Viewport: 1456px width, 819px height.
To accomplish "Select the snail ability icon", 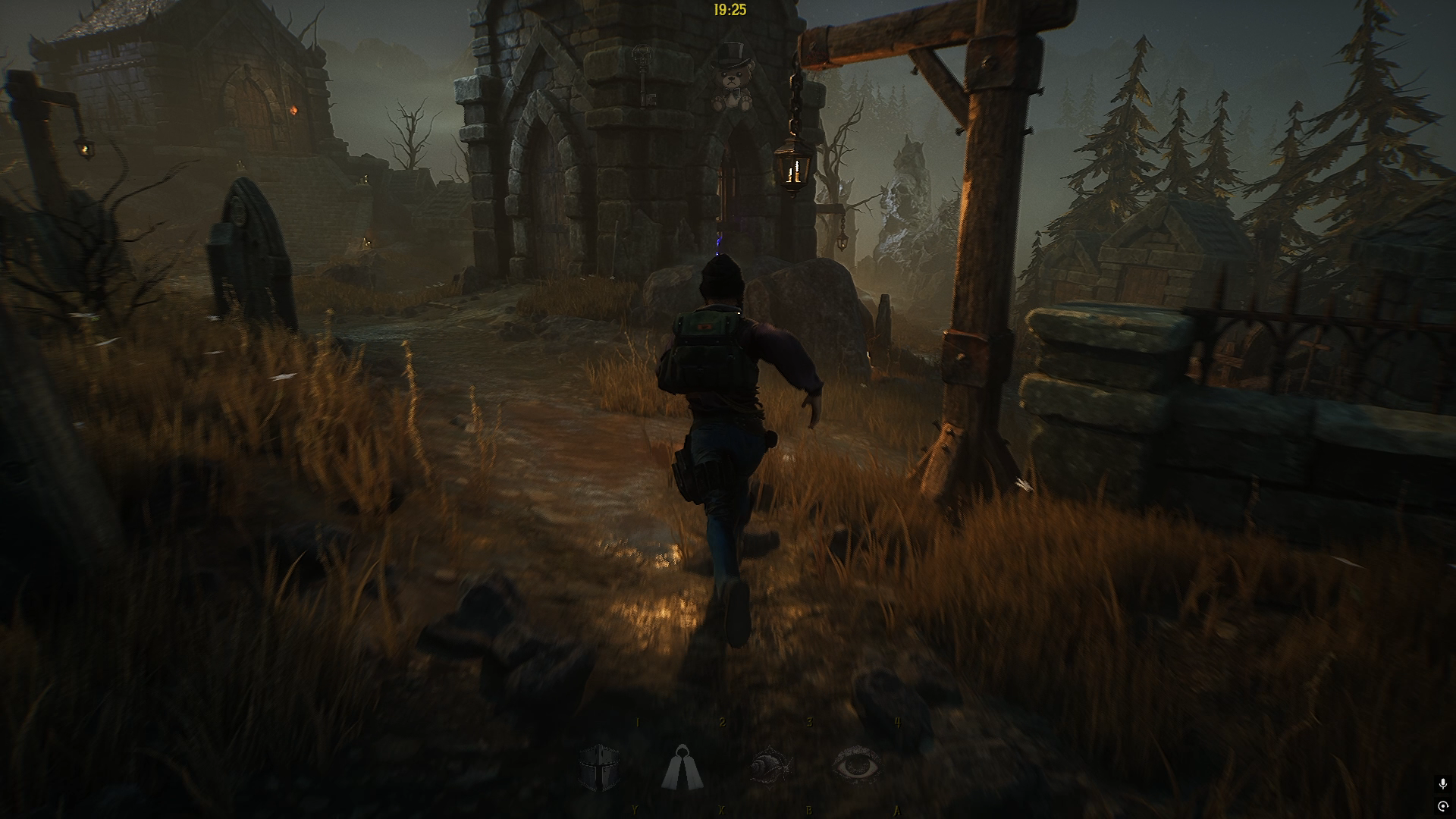I will (x=770, y=766).
